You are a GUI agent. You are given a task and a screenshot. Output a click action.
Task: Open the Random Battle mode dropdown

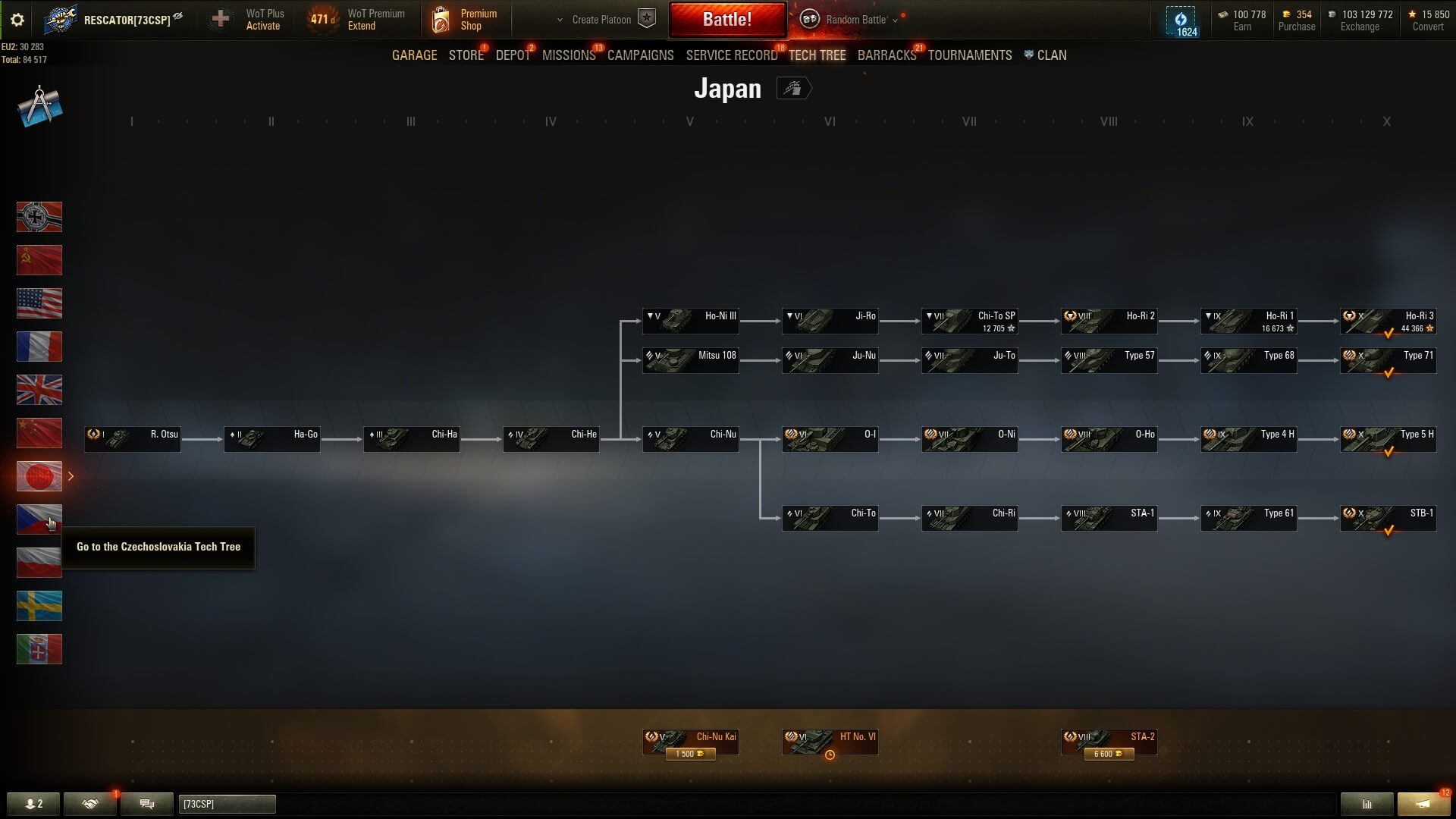coord(855,20)
